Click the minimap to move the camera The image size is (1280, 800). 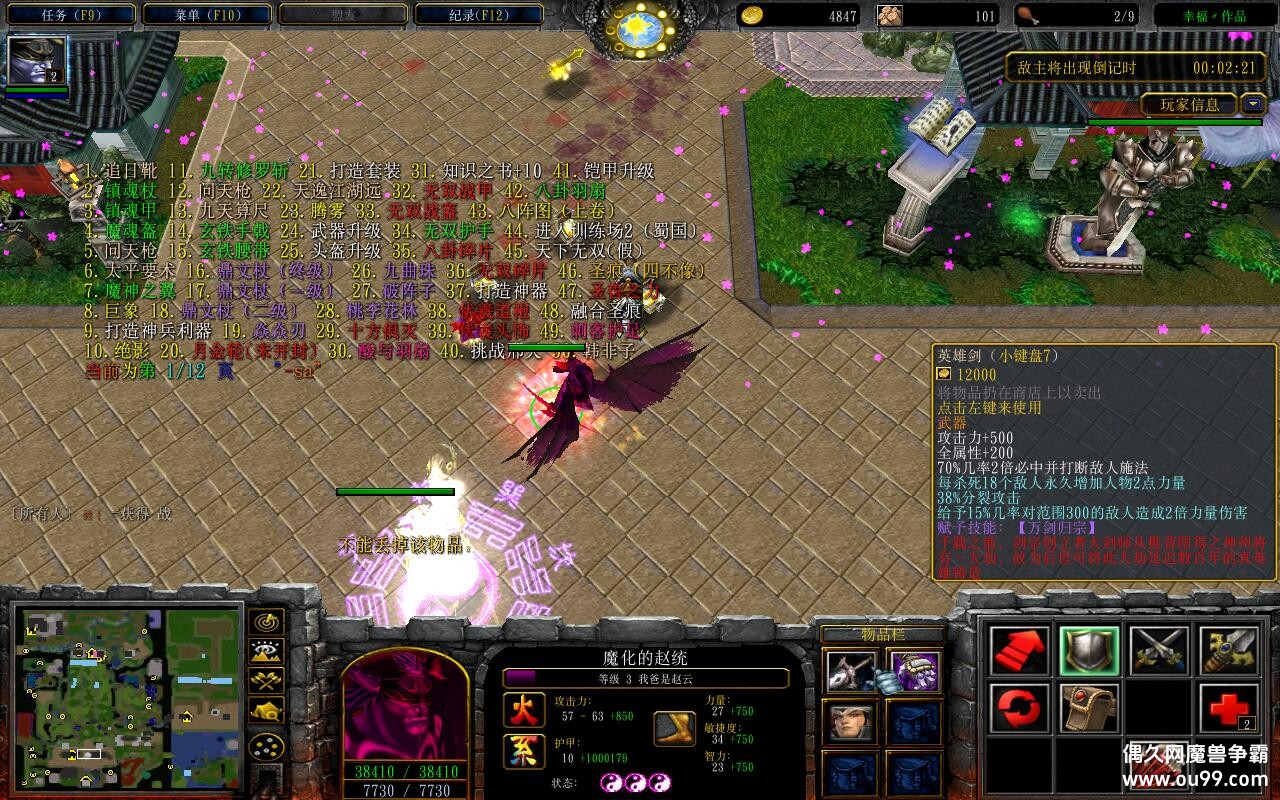click(x=126, y=698)
